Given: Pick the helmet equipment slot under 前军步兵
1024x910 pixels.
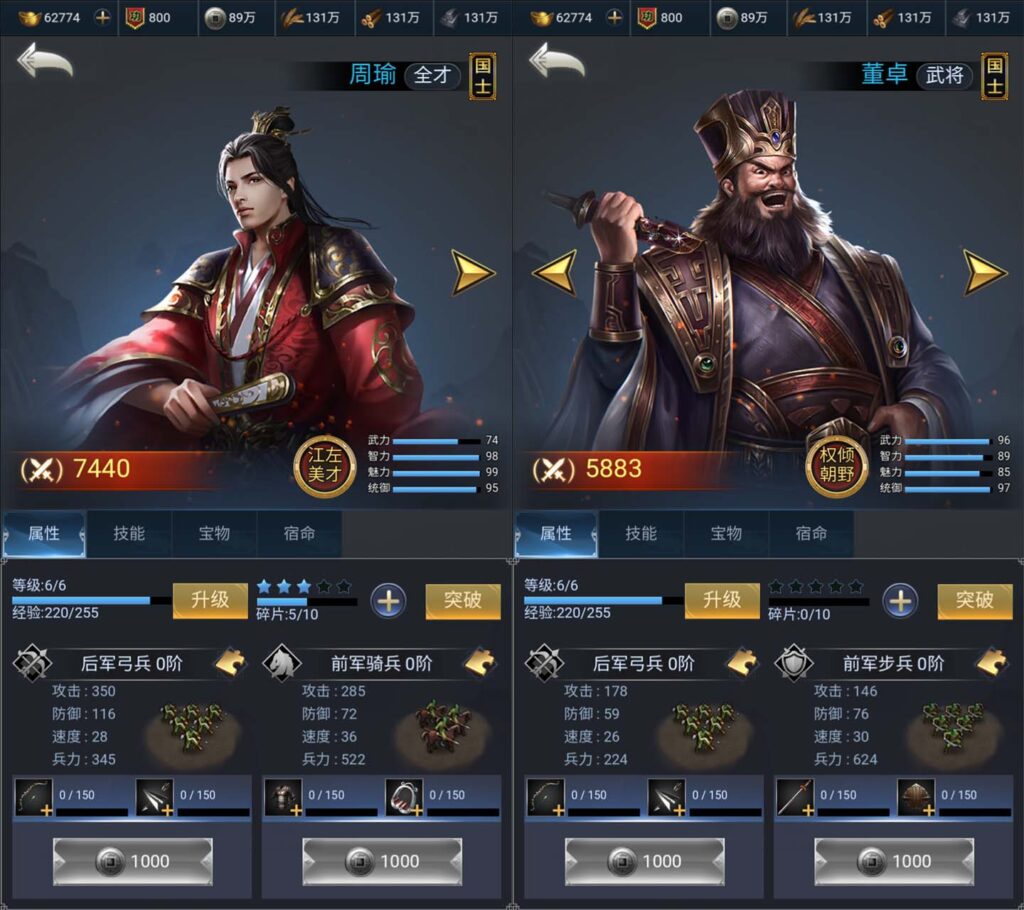Looking at the screenshot, I should coord(916,798).
